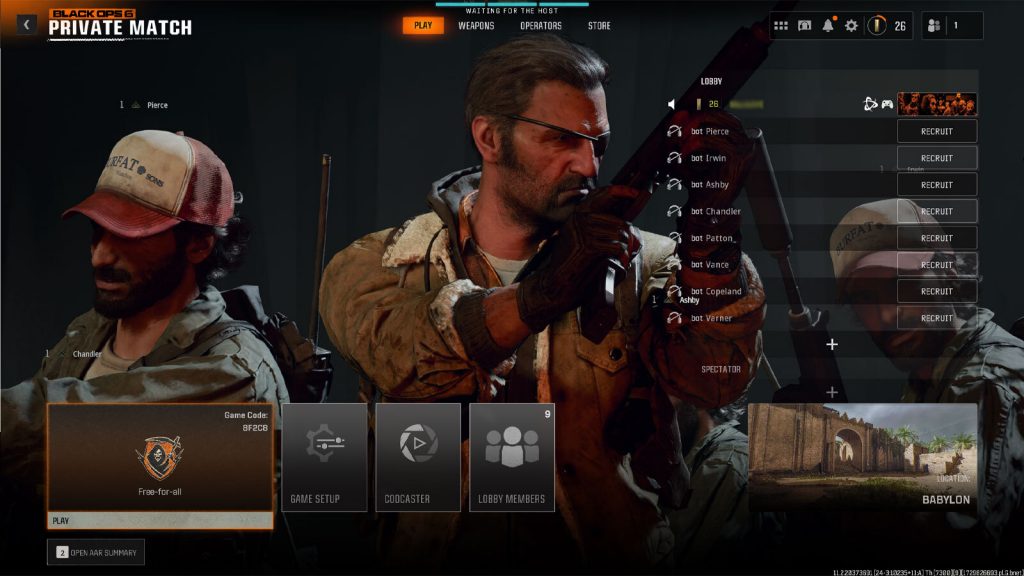The height and width of the screenshot is (576, 1024).
Task: Recruit bot Irwin
Action: [936, 158]
